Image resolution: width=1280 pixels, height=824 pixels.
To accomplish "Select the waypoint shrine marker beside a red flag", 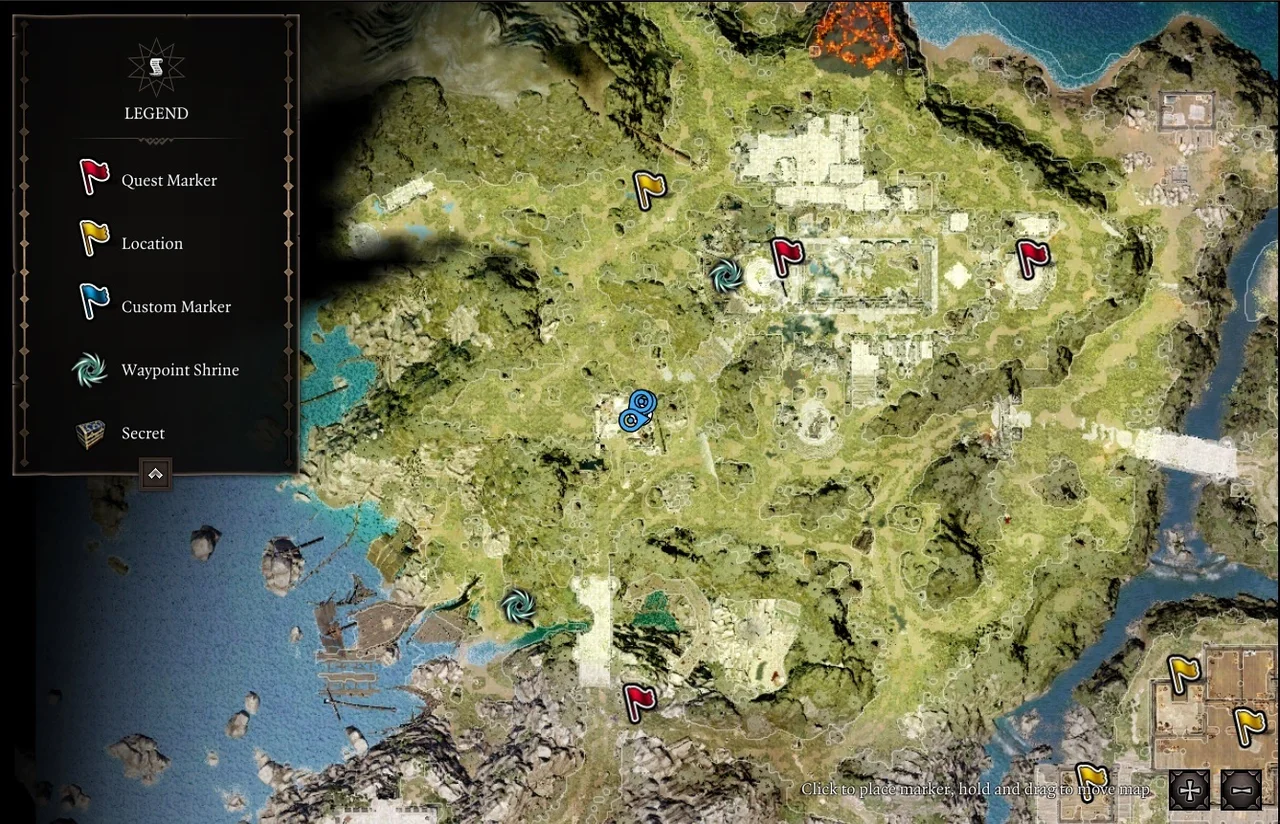I will (726, 275).
